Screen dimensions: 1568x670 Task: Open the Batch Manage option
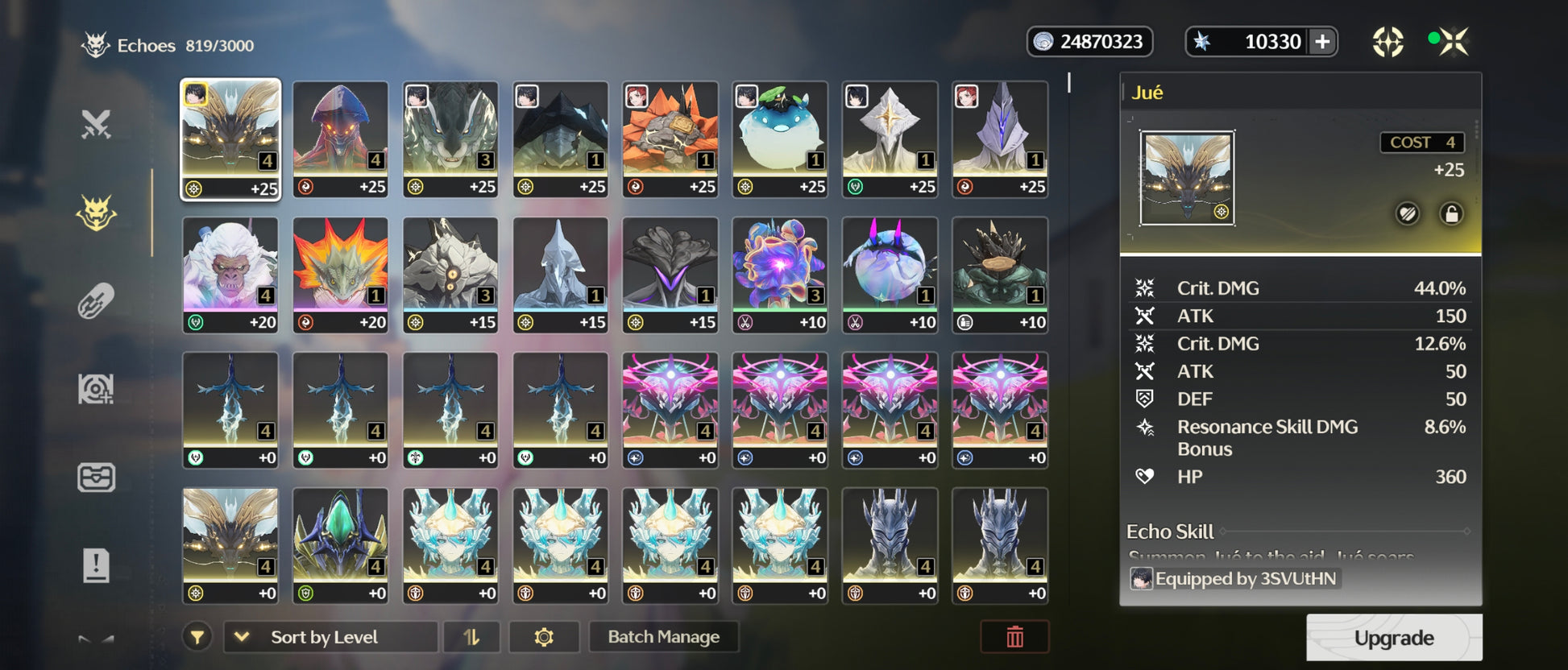pos(663,637)
